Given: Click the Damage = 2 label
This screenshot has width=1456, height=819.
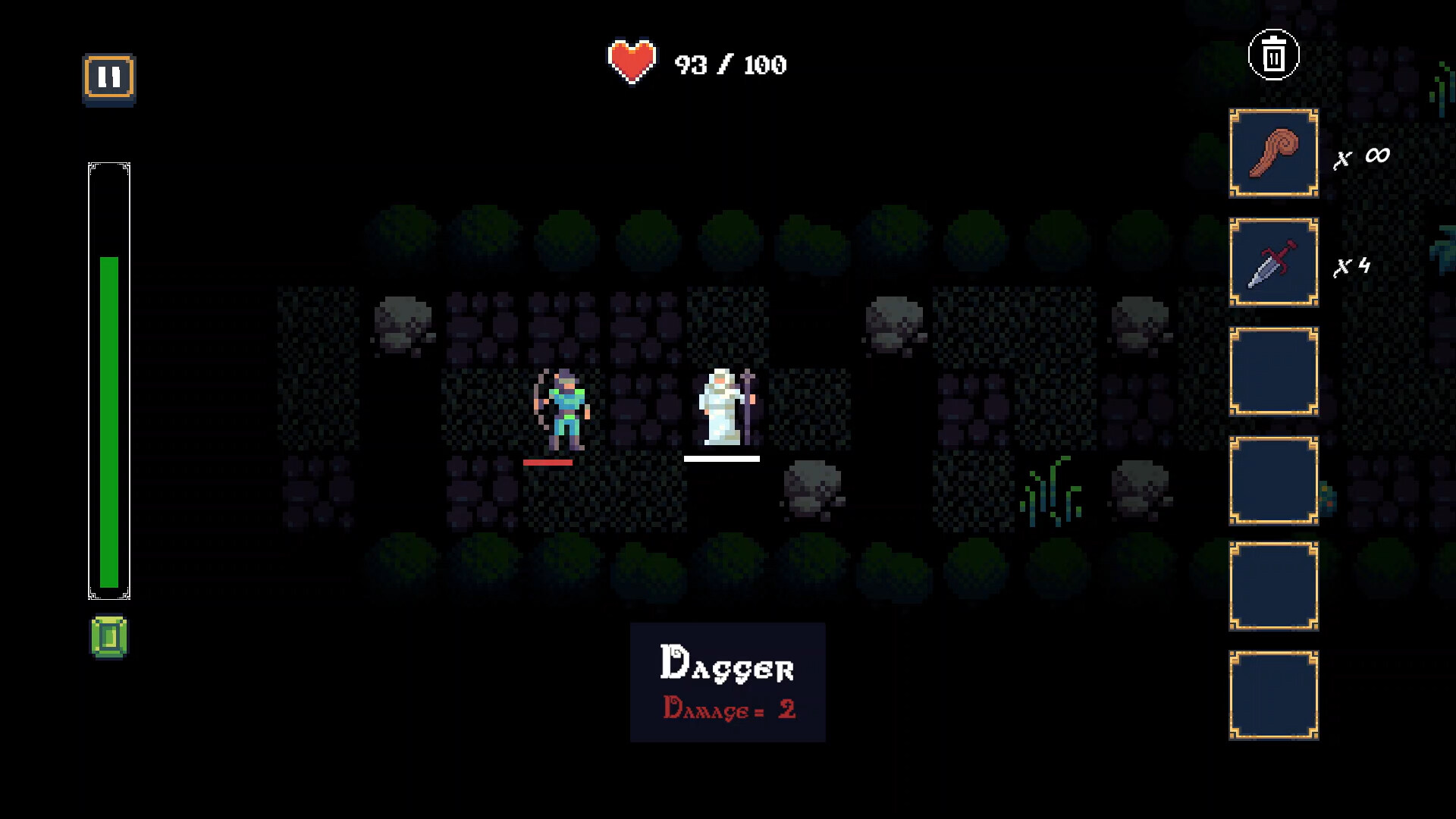Looking at the screenshot, I should tap(729, 710).
